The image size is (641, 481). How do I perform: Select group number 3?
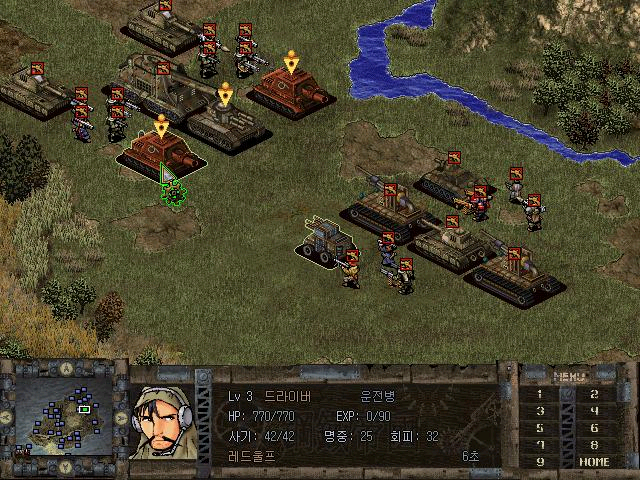point(541,411)
